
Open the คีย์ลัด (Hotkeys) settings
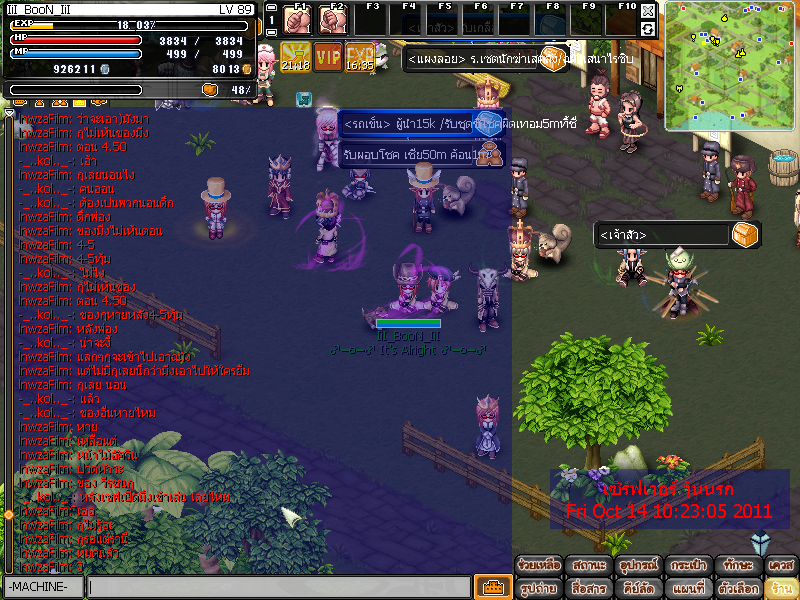coord(636,587)
